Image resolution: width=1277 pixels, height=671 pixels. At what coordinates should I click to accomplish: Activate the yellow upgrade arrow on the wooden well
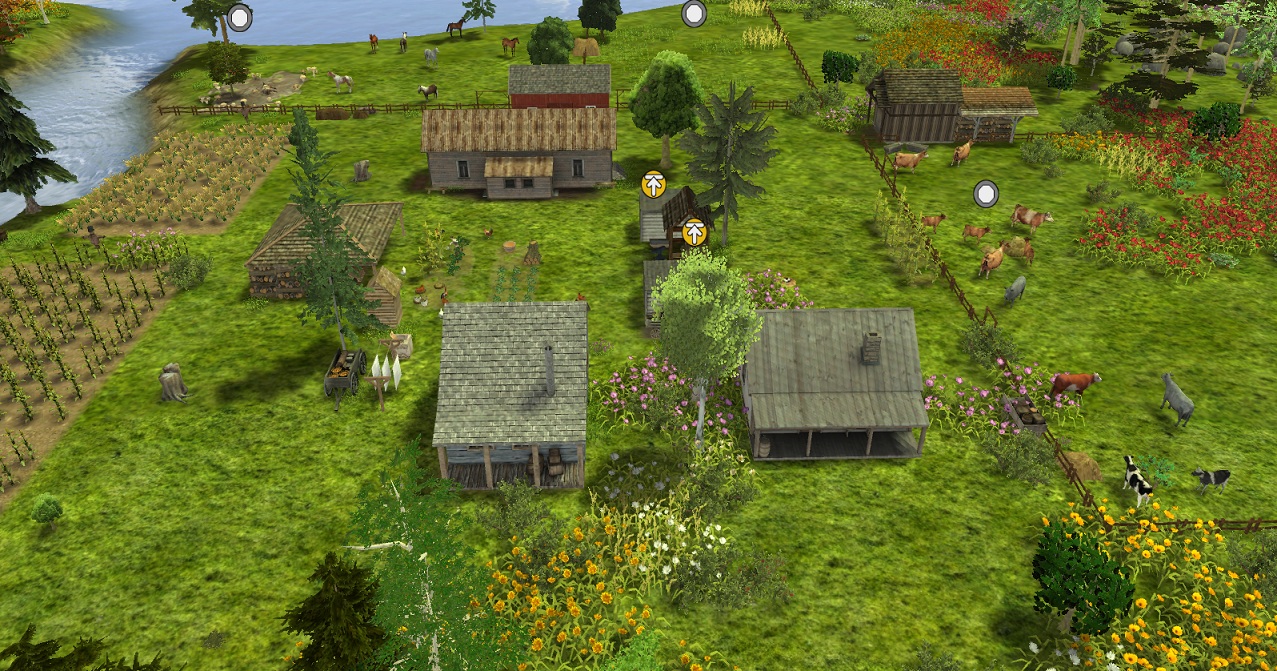(694, 233)
